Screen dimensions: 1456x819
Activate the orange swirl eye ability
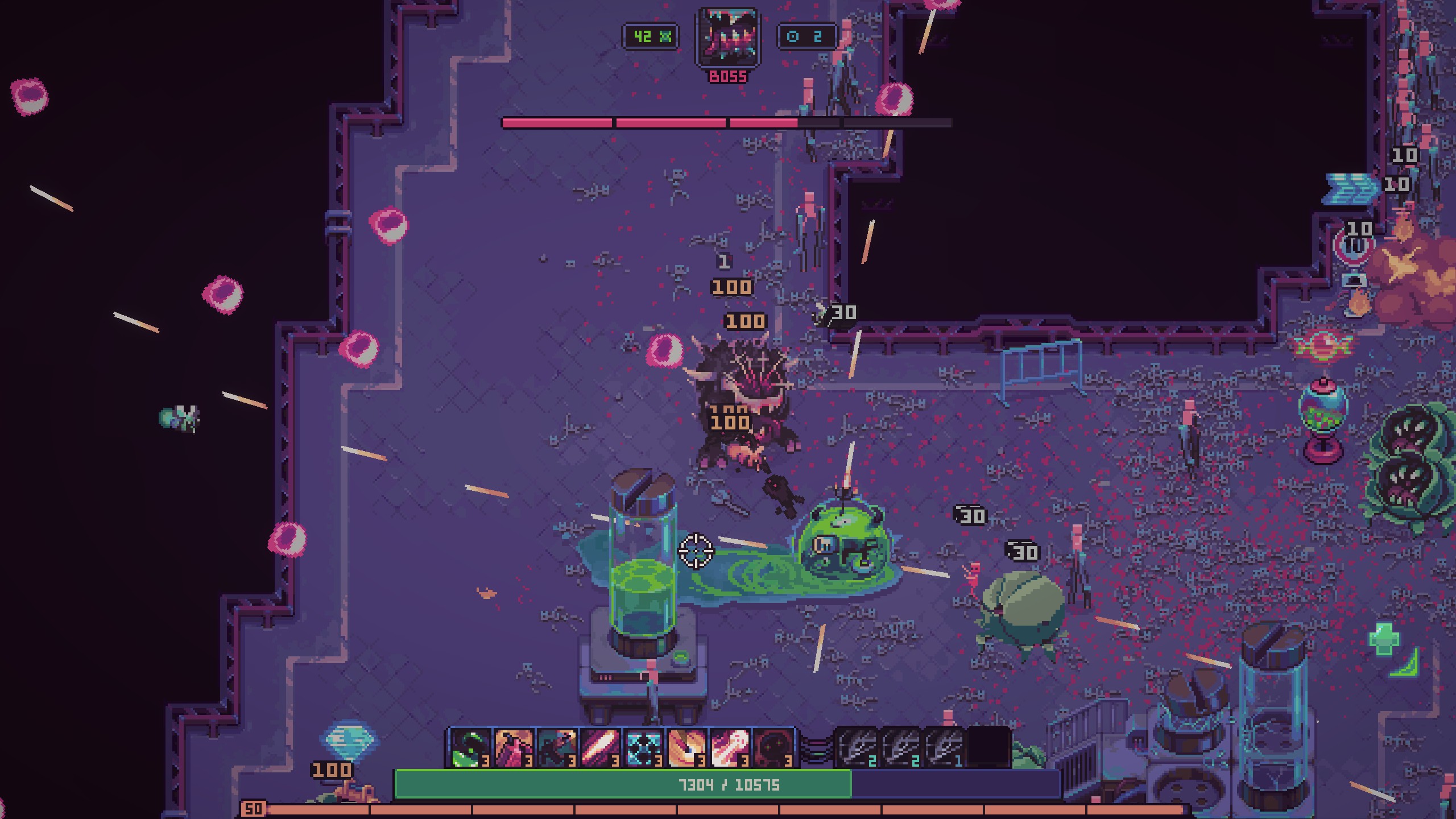point(686,747)
